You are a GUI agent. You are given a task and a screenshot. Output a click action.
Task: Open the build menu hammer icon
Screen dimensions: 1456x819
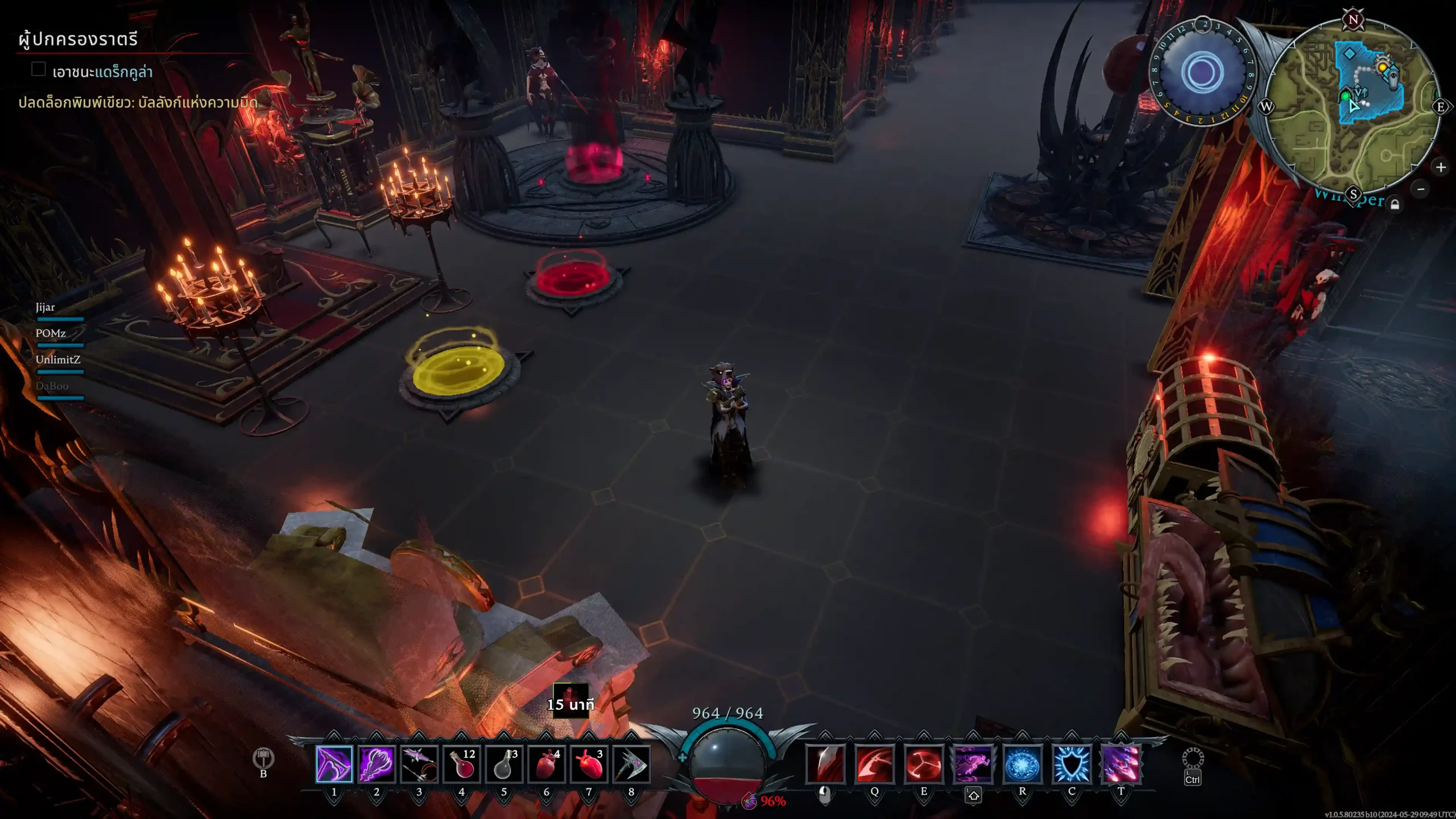(263, 758)
